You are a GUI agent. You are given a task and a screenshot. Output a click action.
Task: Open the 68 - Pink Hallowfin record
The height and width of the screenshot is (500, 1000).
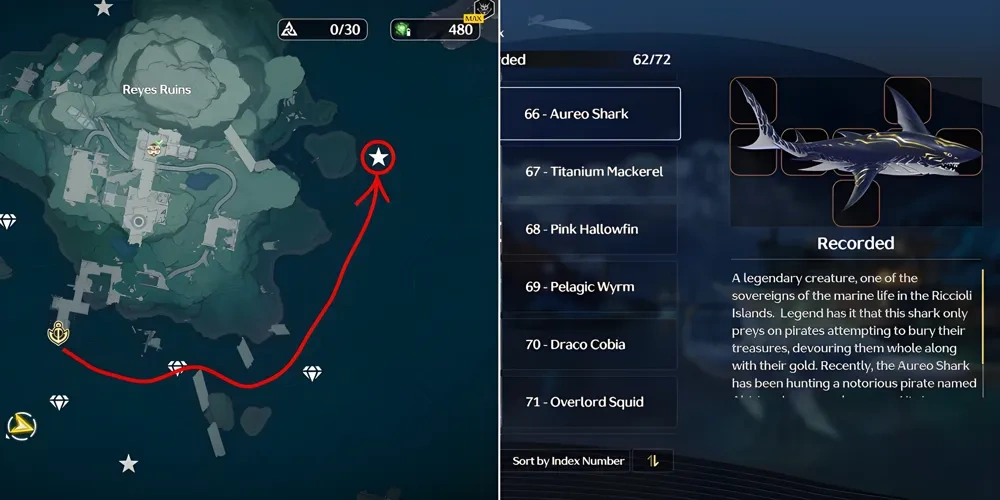(x=589, y=230)
